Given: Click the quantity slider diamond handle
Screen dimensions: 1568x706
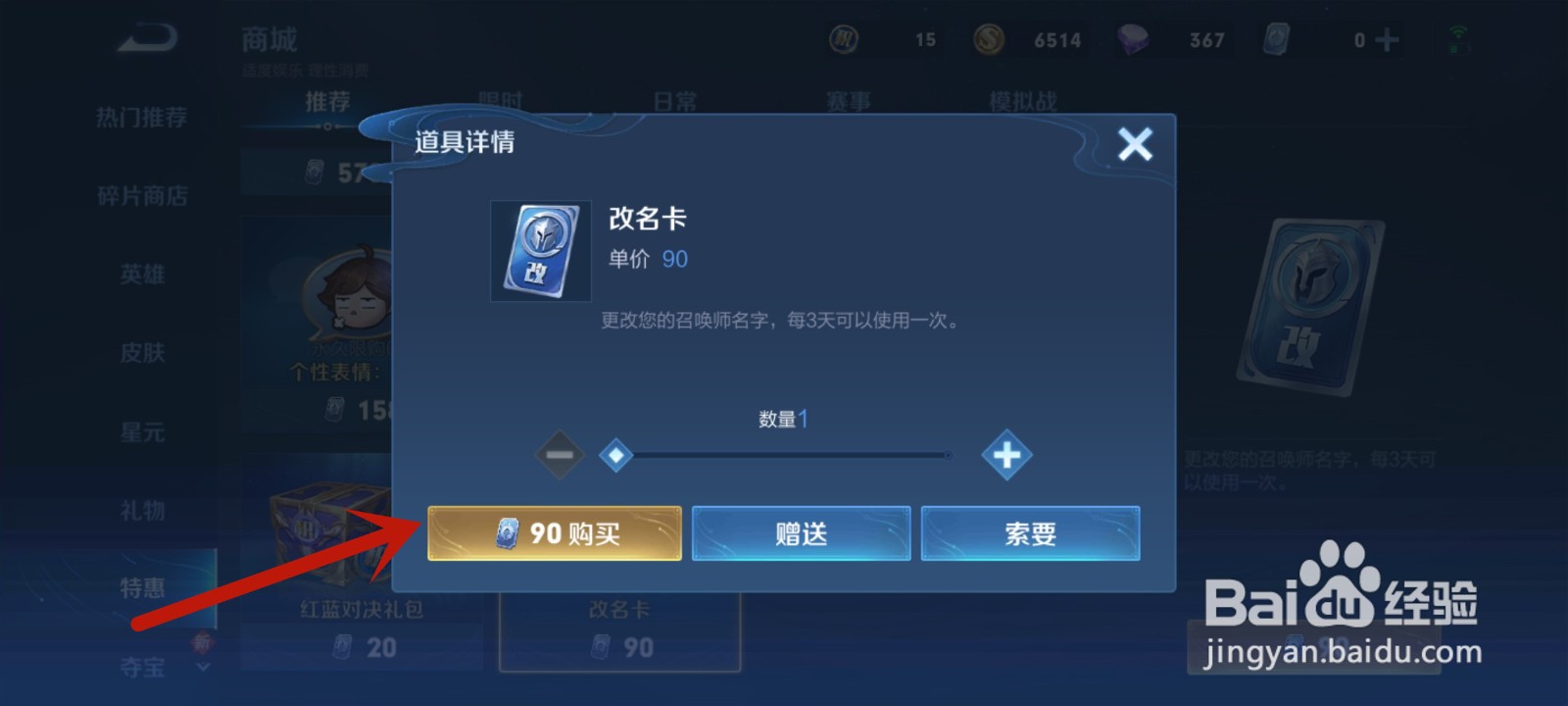Looking at the screenshot, I should coord(616,455).
